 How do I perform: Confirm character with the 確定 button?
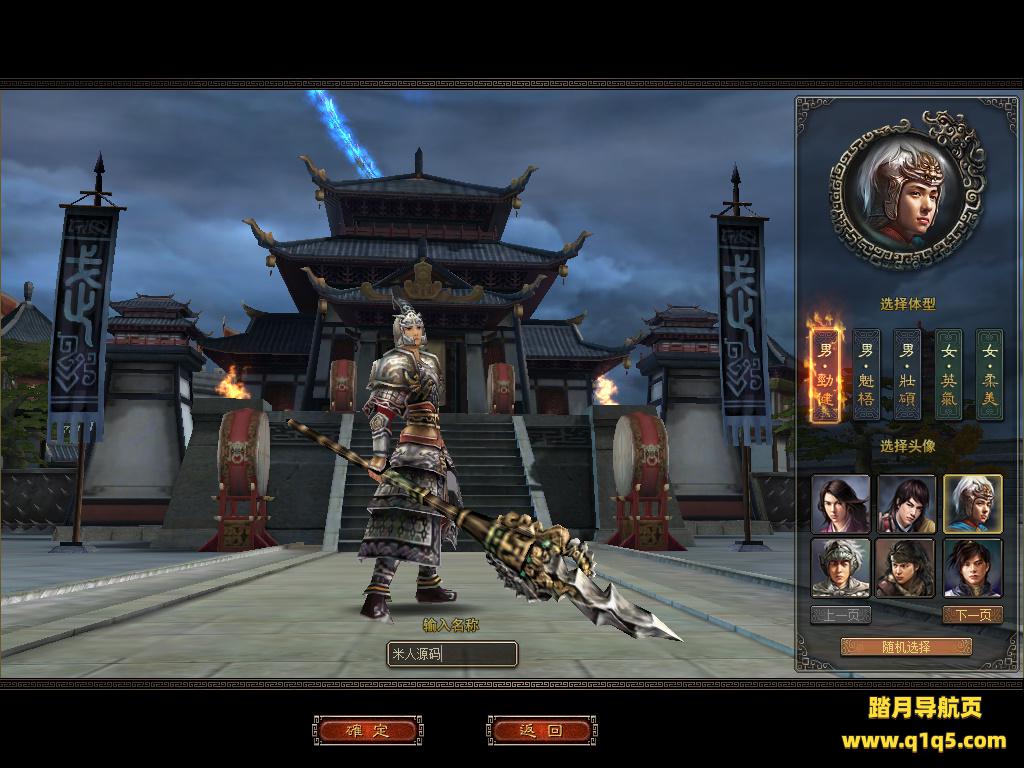pyautogui.click(x=366, y=731)
